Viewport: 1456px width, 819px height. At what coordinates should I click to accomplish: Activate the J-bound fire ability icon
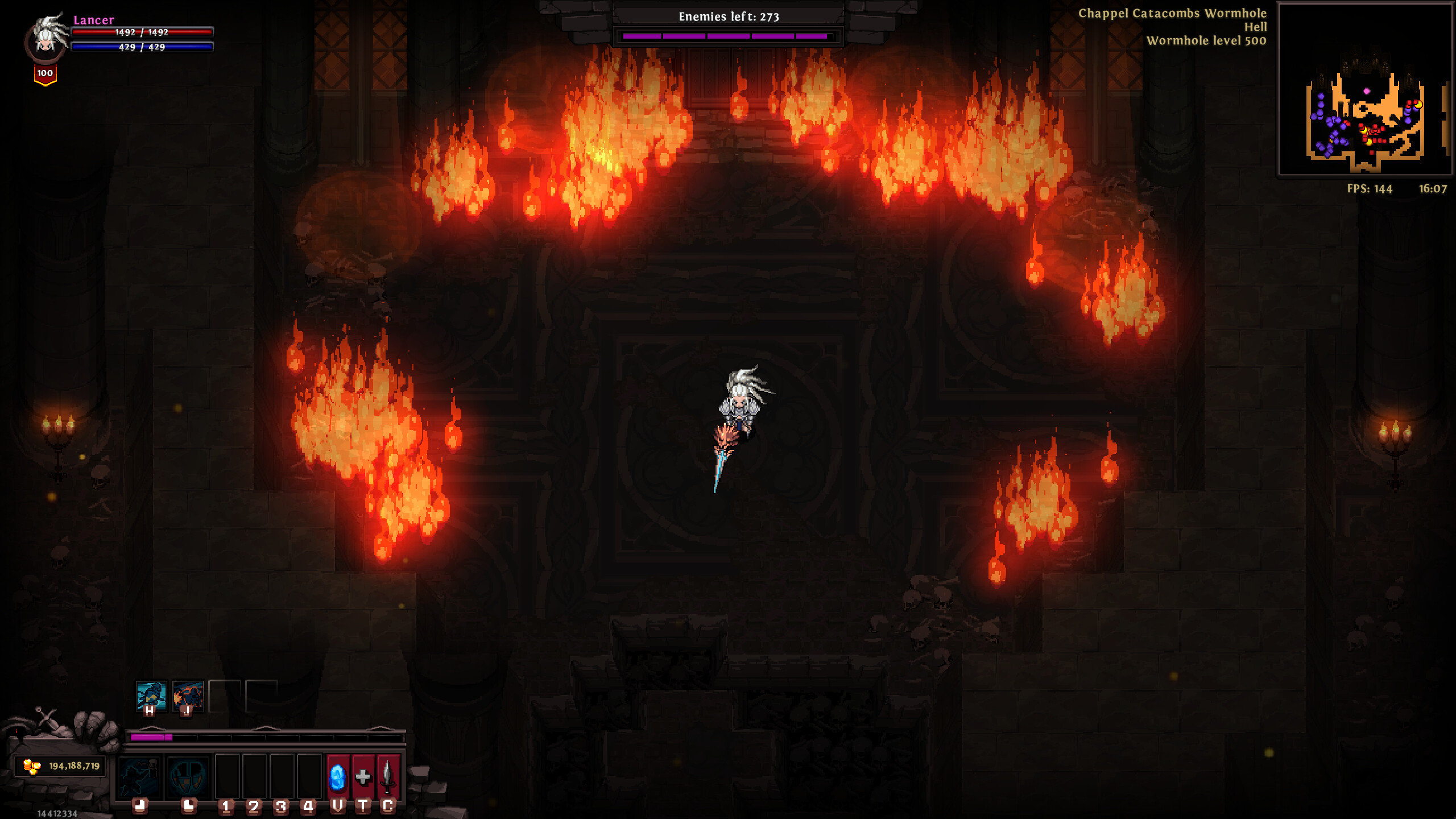coord(188,695)
